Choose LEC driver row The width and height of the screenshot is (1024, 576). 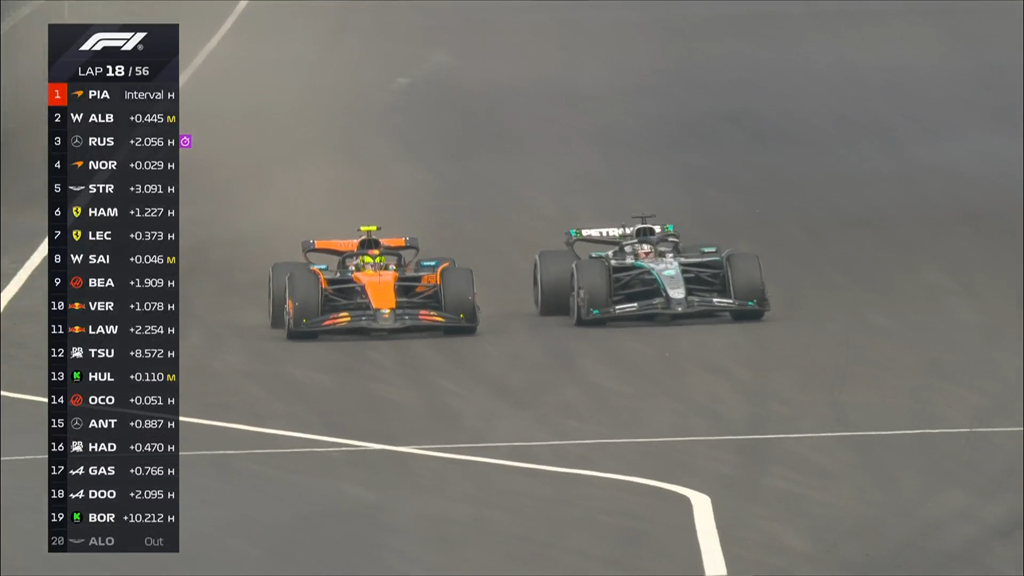pyautogui.click(x=113, y=236)
